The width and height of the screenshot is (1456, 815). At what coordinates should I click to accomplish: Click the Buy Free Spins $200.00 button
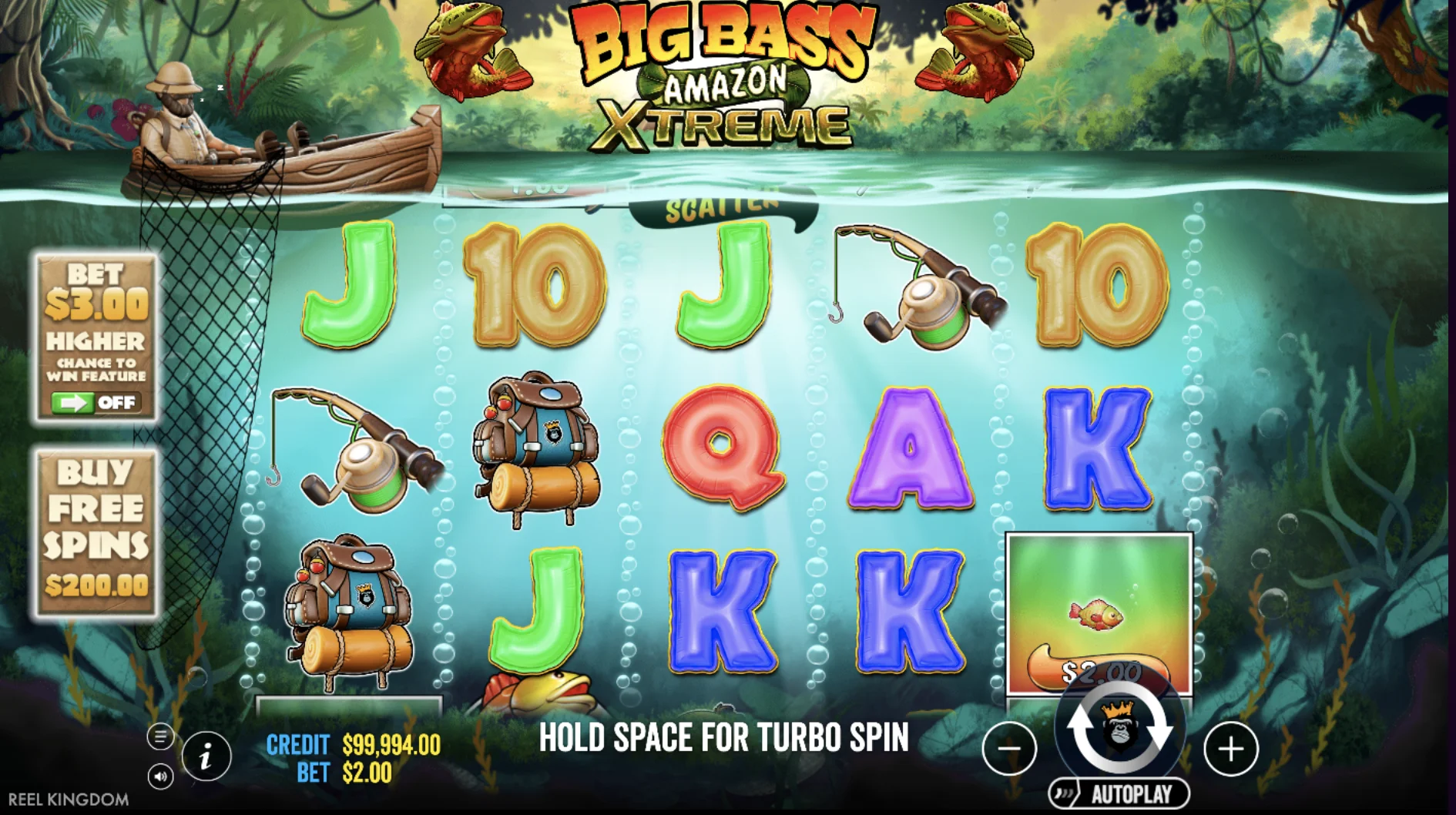96,528
